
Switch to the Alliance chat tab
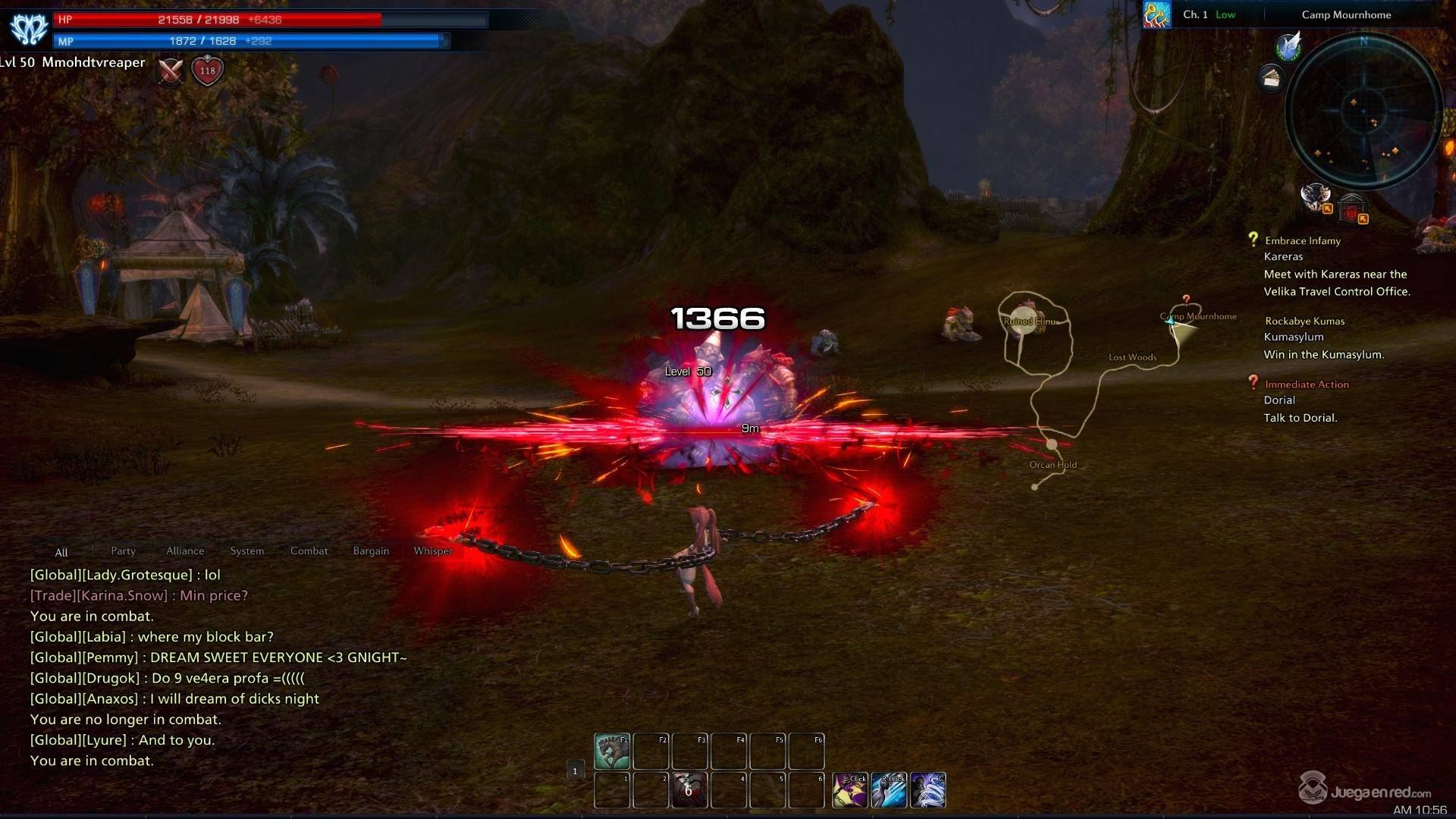point(185,551)
